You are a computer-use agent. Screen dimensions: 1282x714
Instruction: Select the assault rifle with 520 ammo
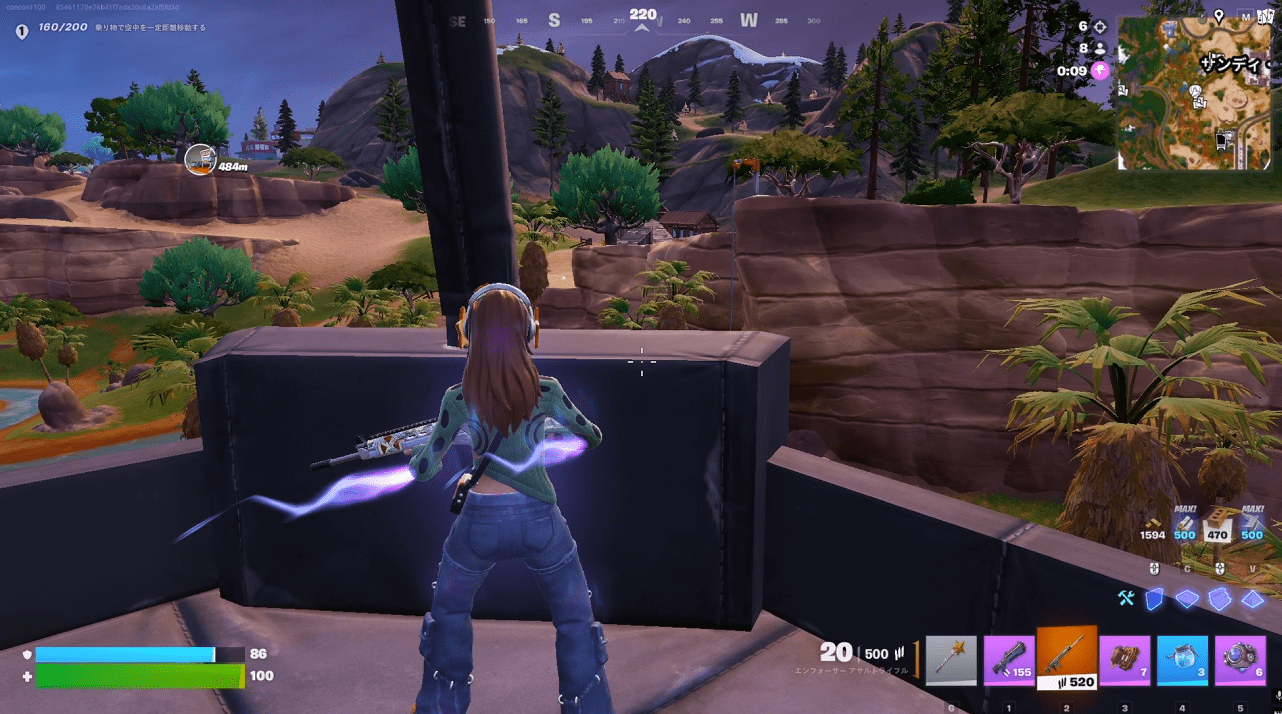click(x=1067, y=657)
